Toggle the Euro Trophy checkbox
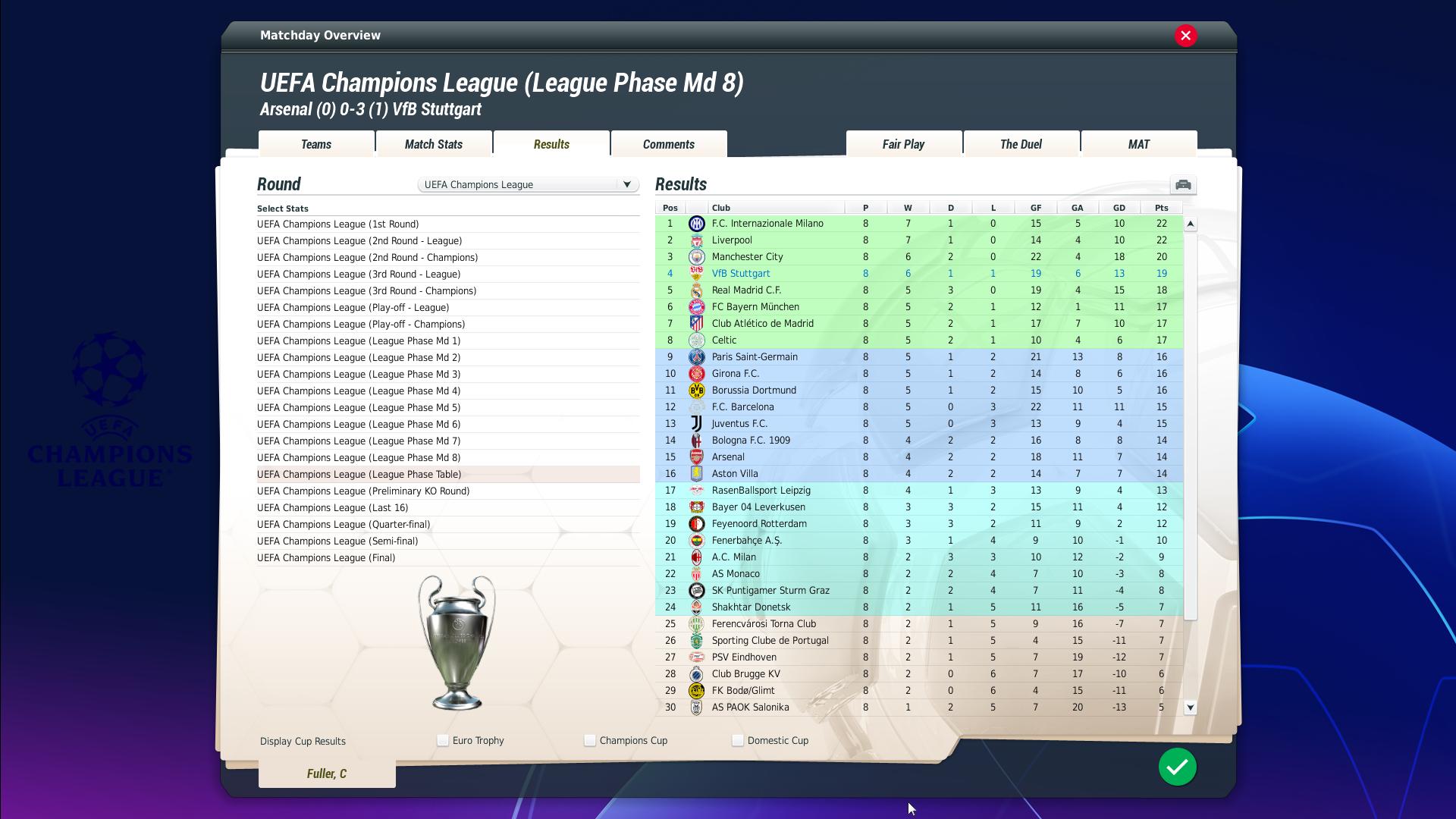The height and width of the screenshot is (819, 1456). click(x=443, y=741)
